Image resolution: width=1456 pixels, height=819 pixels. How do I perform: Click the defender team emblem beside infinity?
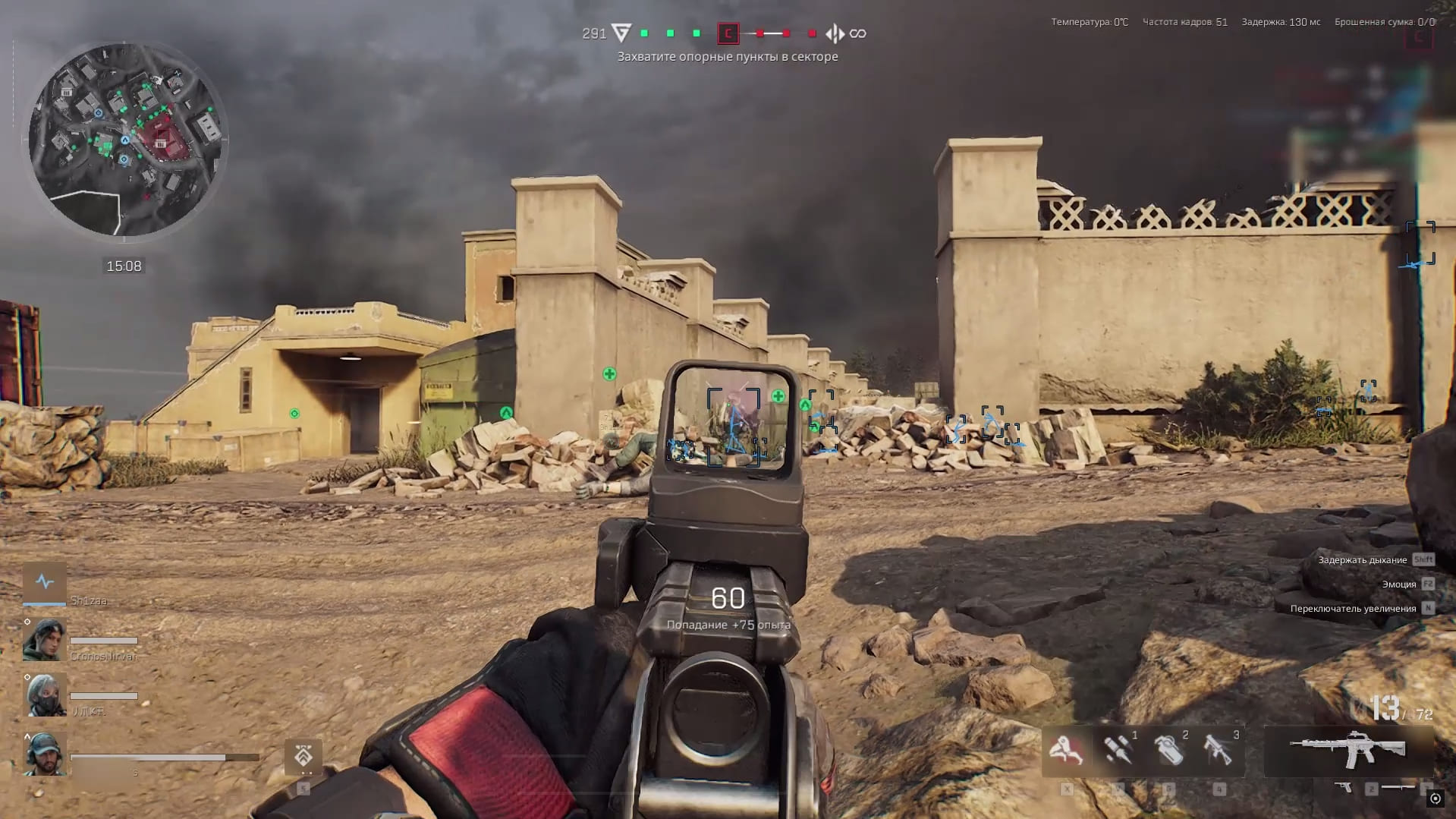tap(835, 33)
